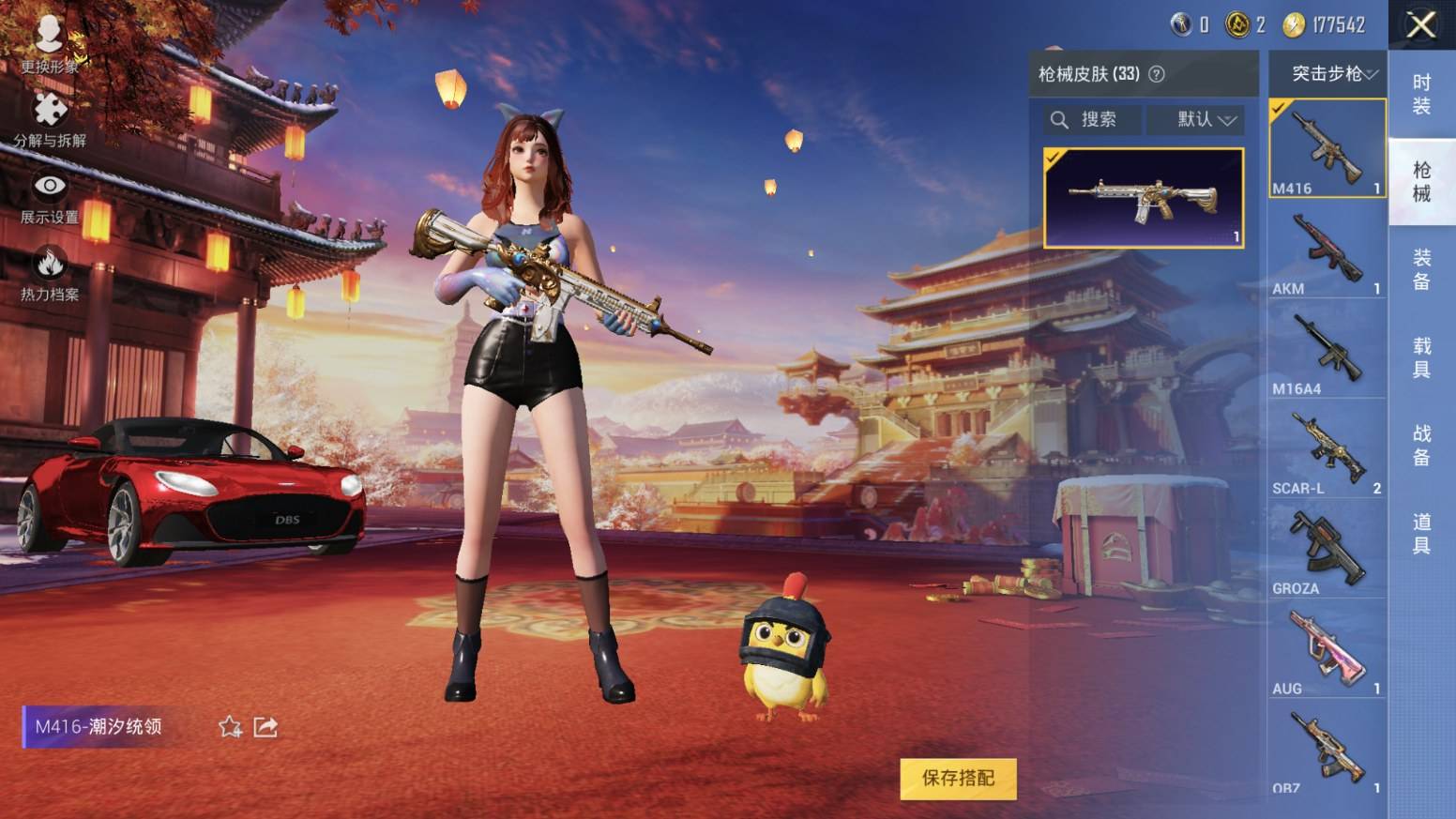Select the M416 skin thumbnail
This screenshot has width=1456, height=819.
pyautogui.click(x=1144, y=198)
